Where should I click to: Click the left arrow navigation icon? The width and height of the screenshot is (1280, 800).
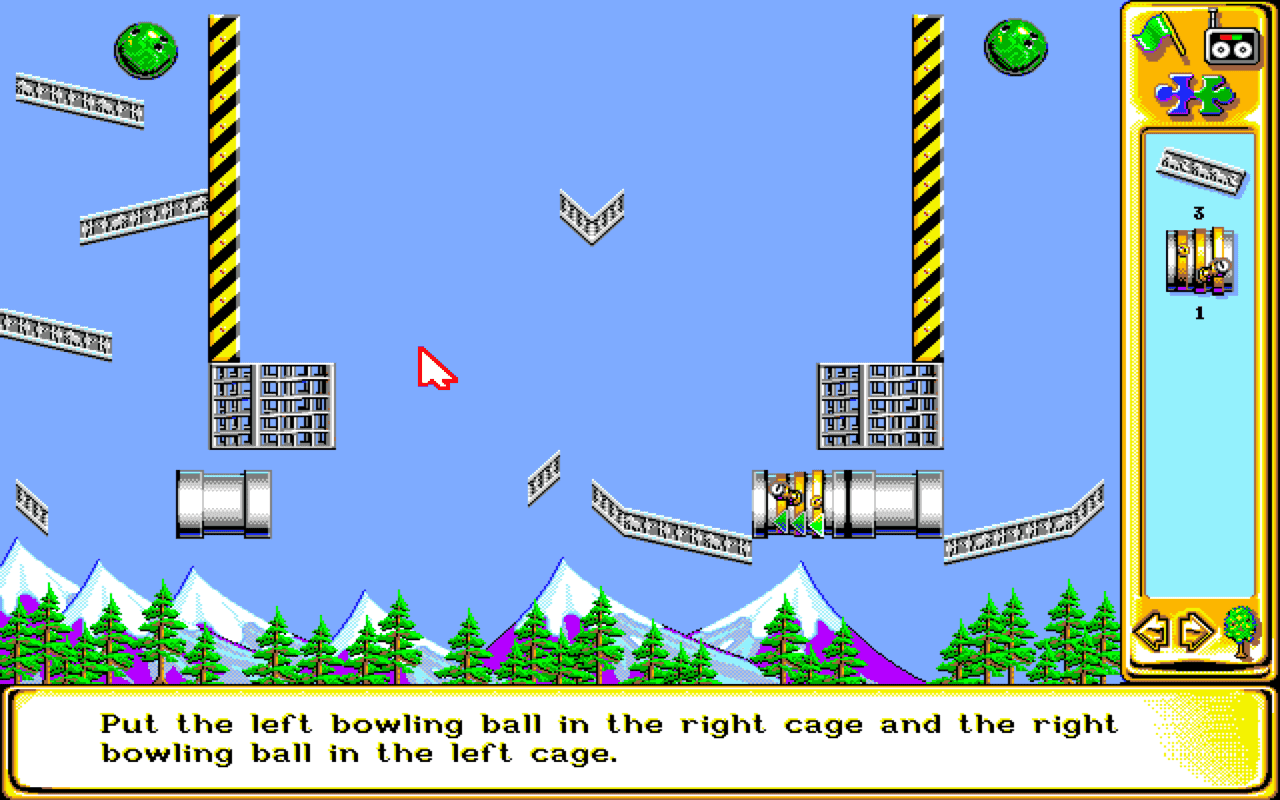point(1151,630)
